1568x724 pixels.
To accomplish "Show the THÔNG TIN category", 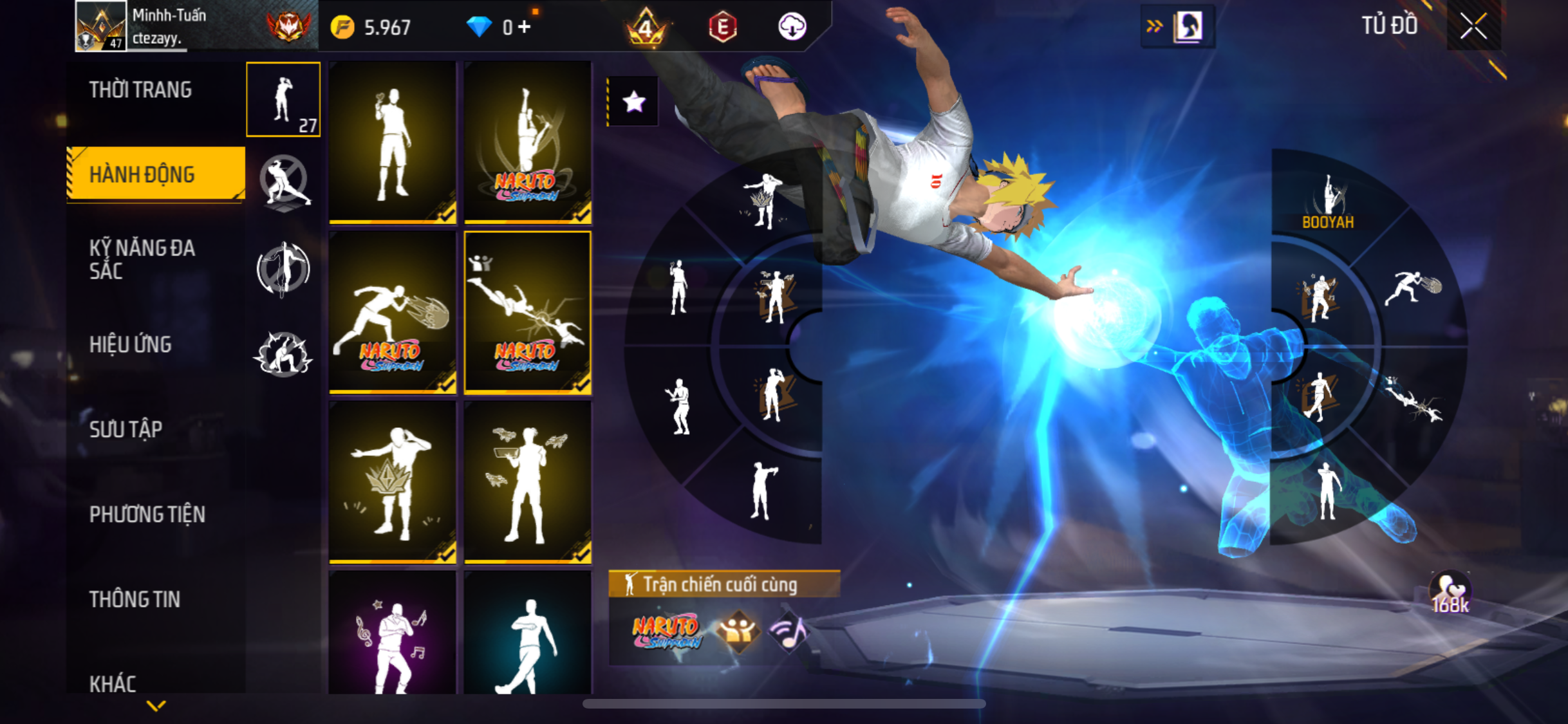I will [135, 599].
